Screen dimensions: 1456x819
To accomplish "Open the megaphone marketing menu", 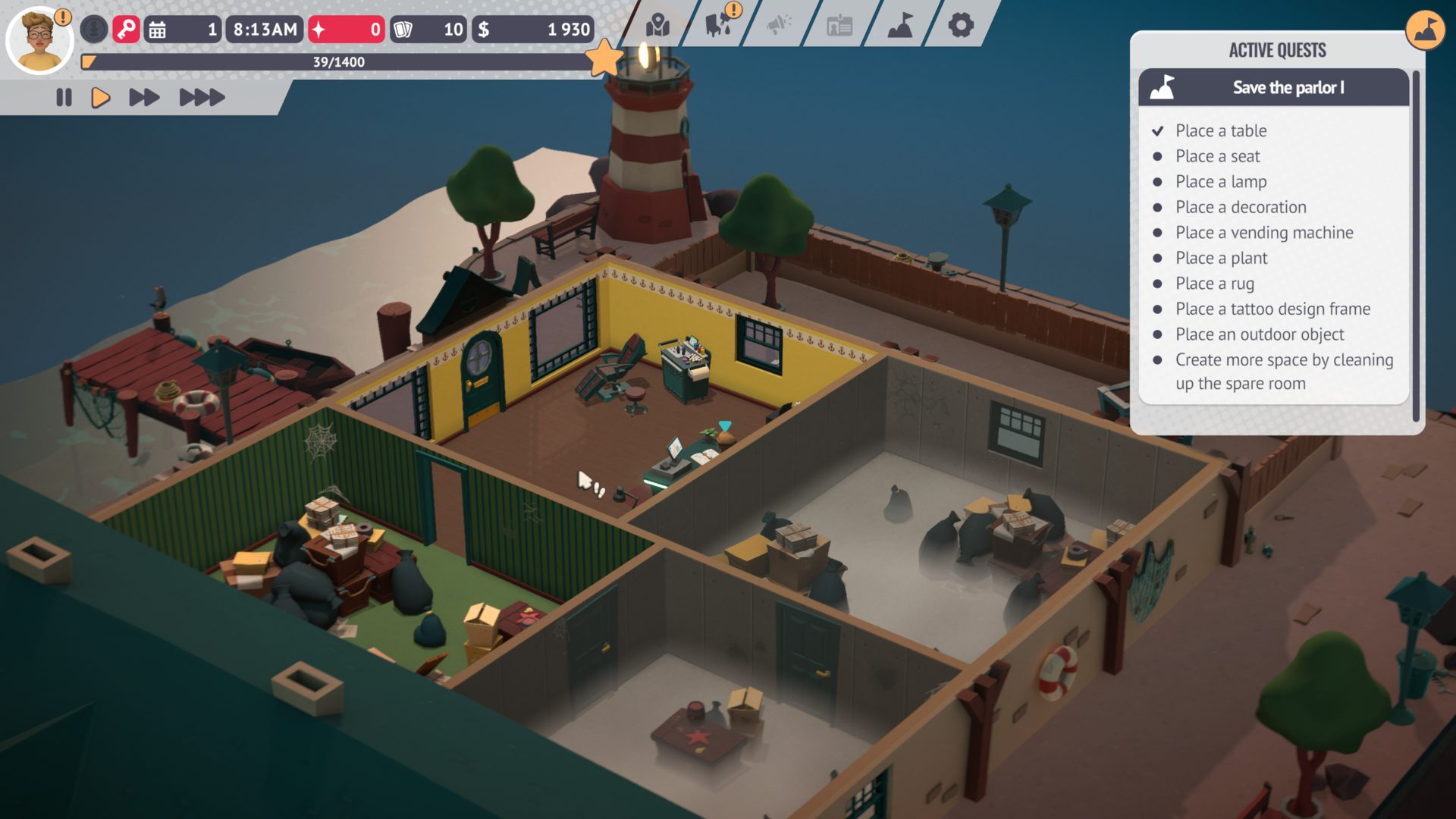I will 778,25.
